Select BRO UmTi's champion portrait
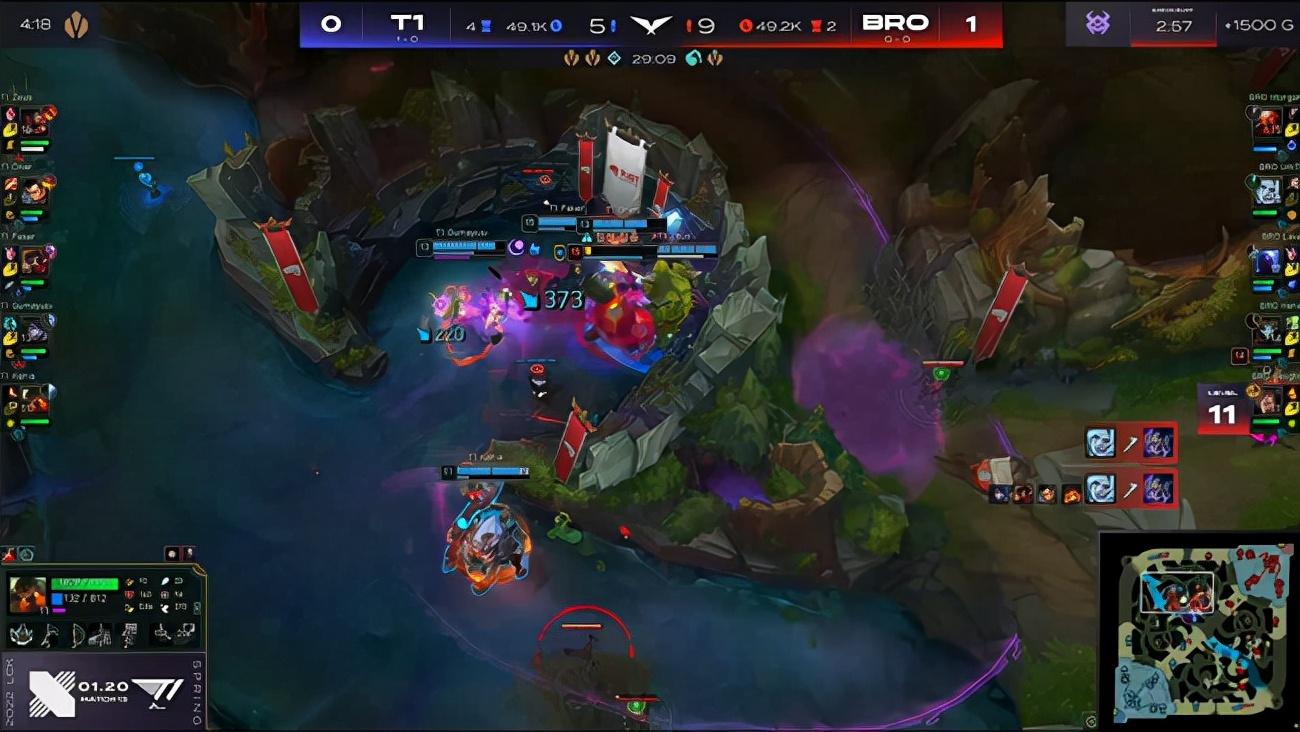The width and height of the screenshot is (1300, 732). pyautogui.click(x=1268, y=192)
